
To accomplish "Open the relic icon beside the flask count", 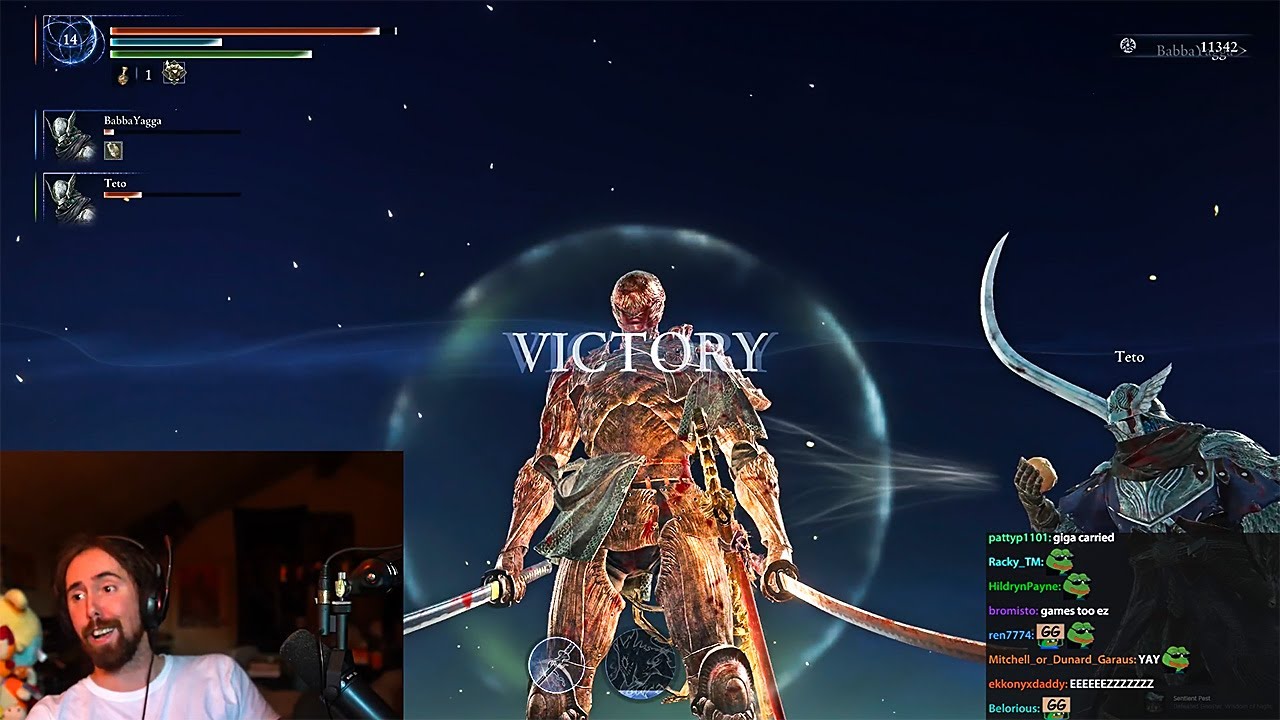I will tap(174, 72).
